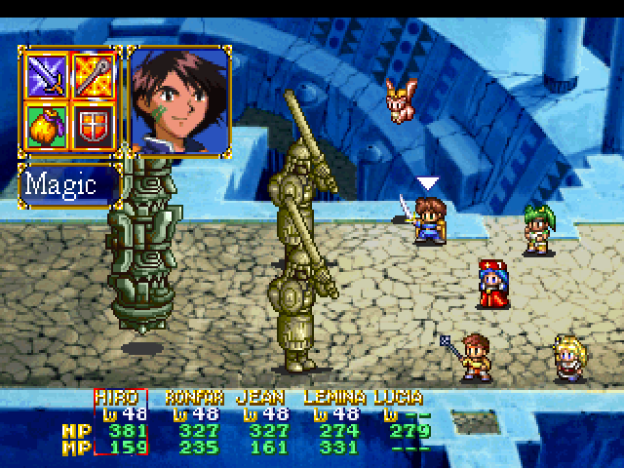Open the item bag command

pos(46,126)
